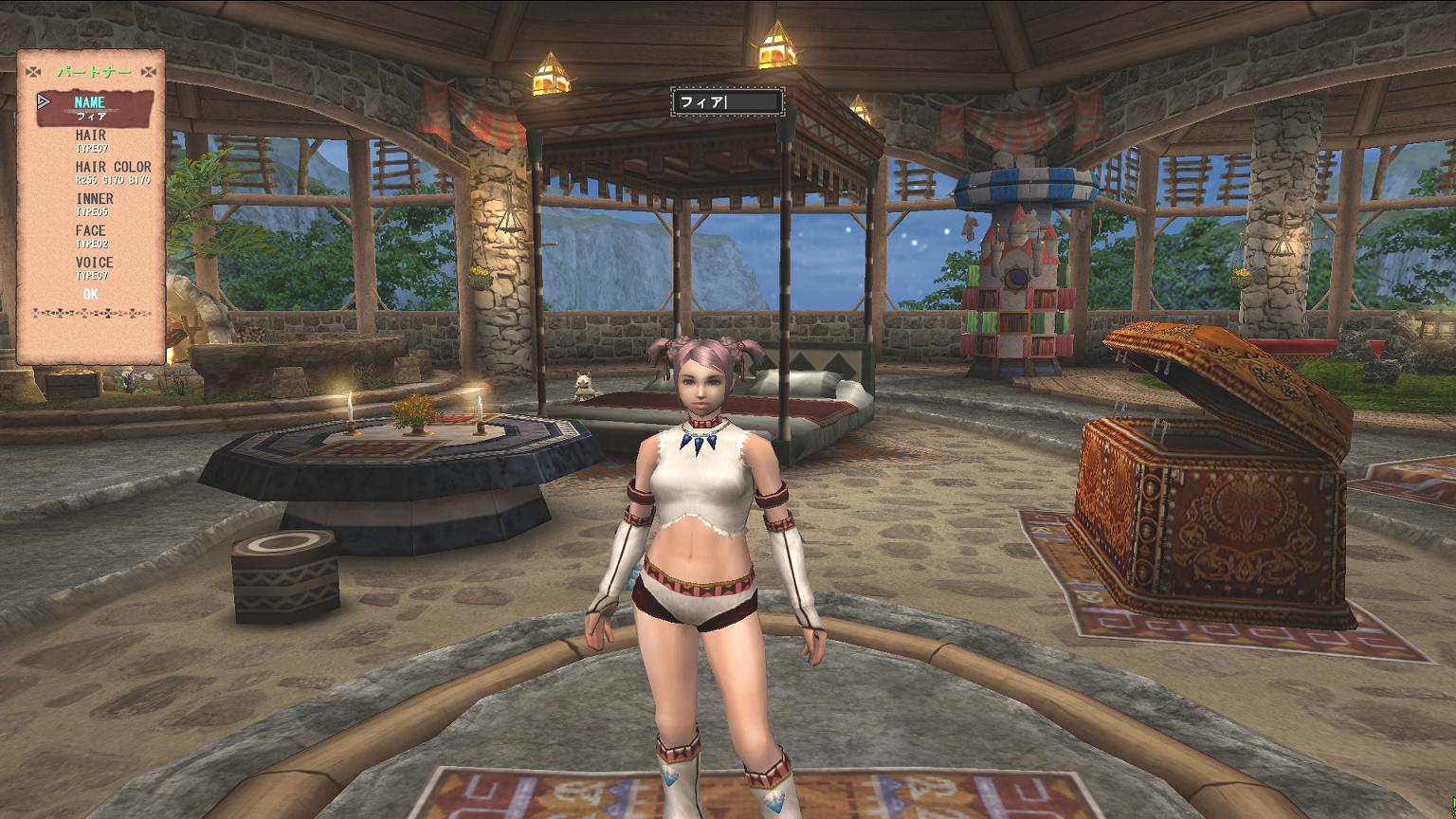
Task: Select the NAME menu entry
Action: 91,107
